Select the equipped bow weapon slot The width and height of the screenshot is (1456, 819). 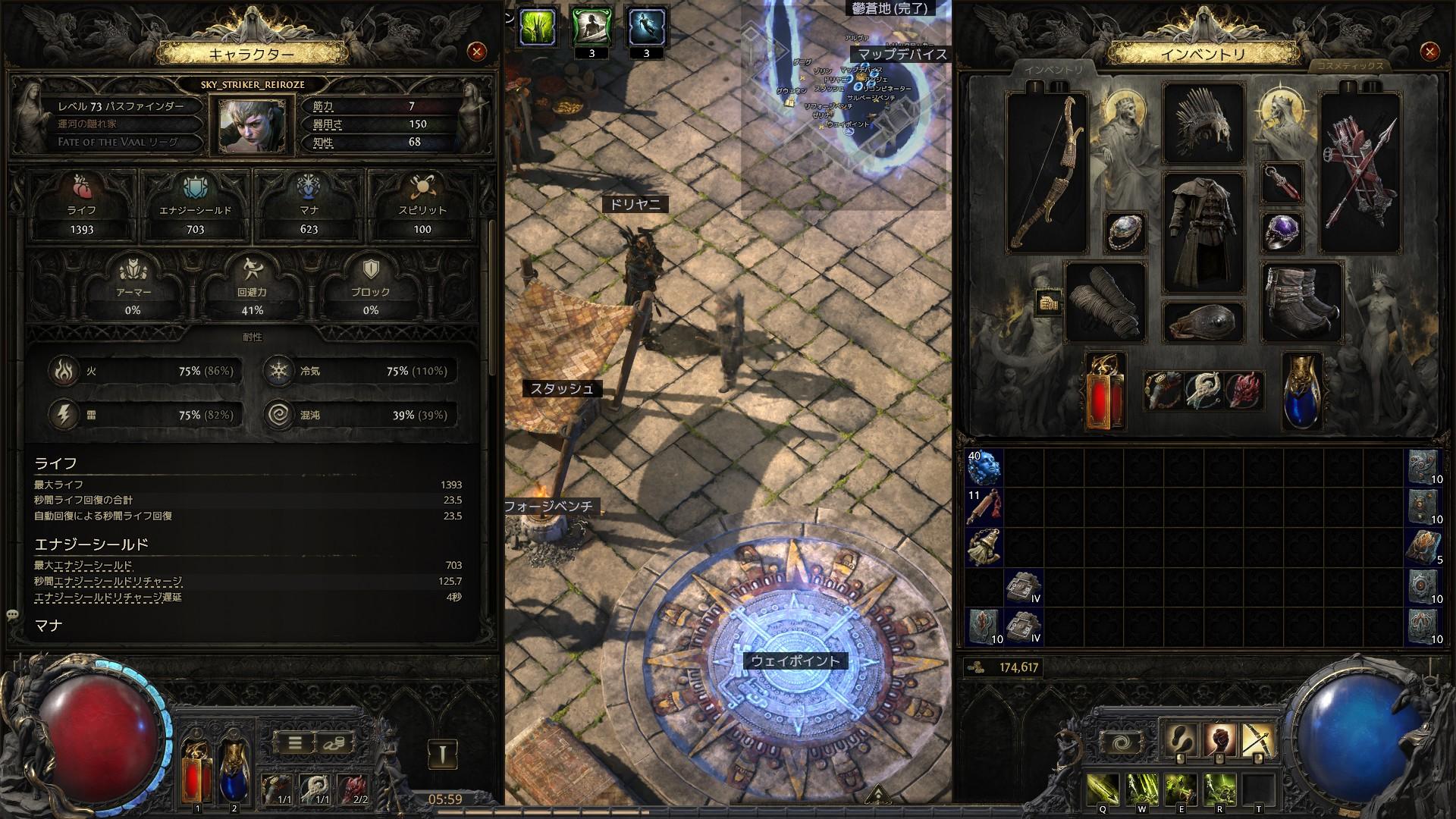click(x=1046, y=173)
